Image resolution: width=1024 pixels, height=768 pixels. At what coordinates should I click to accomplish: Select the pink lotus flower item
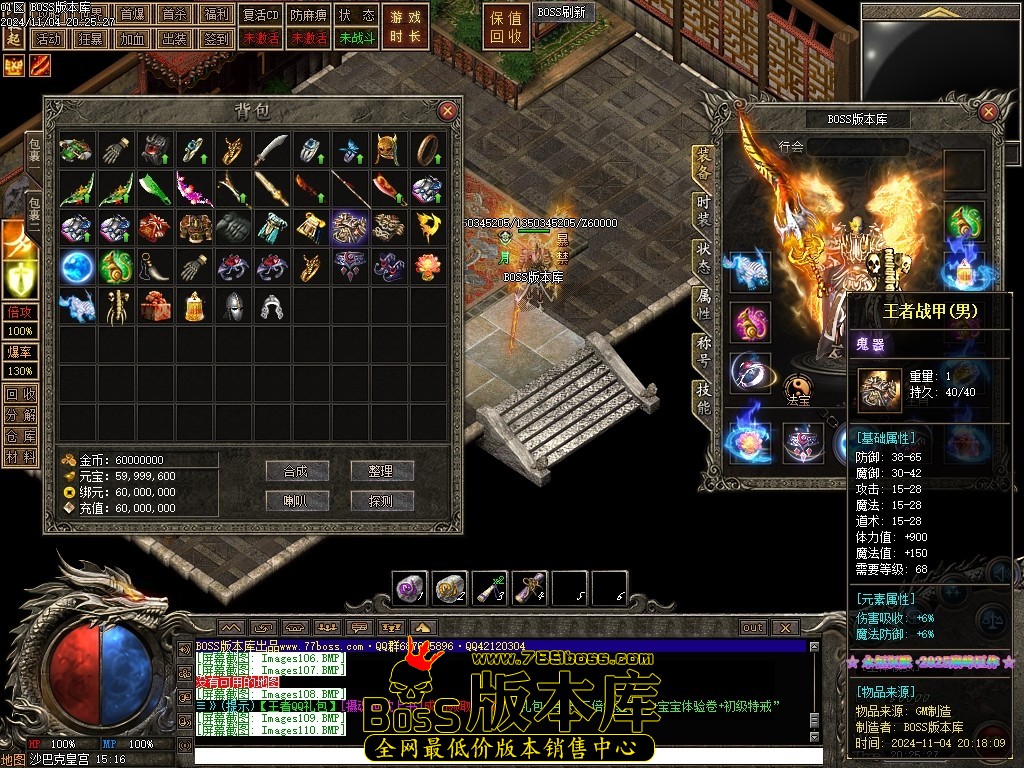click(x=428, y=266)
